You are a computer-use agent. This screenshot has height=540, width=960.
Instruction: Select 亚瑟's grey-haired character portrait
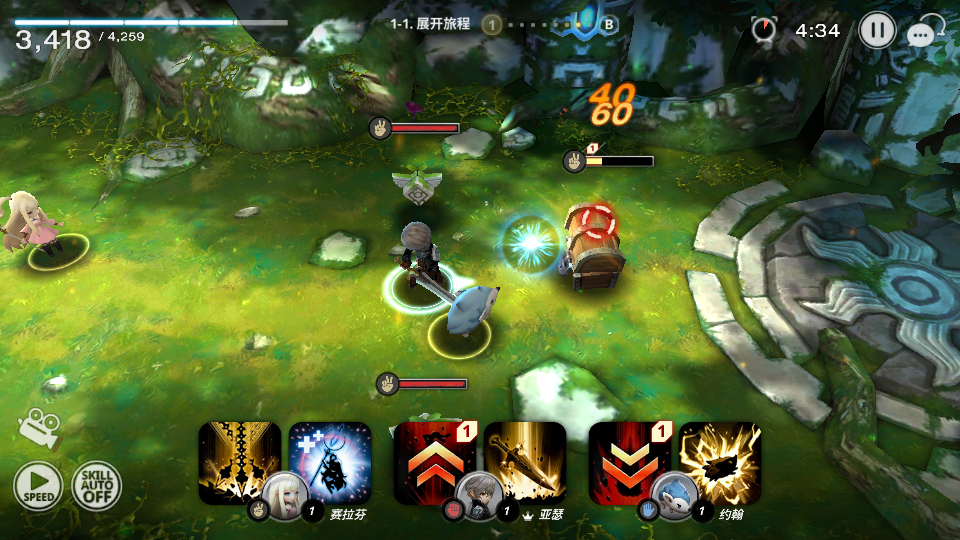click(476, 494)
